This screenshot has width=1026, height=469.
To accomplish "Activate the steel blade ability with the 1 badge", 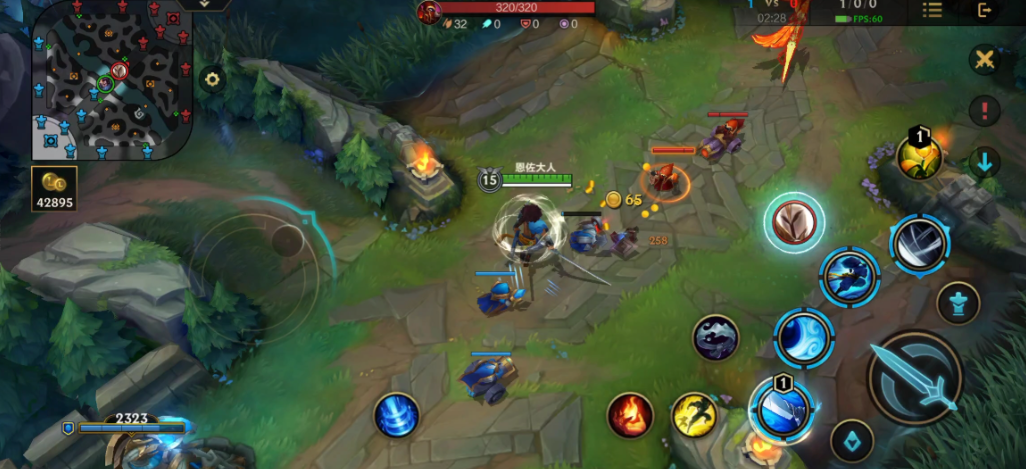I will point(780,408).
